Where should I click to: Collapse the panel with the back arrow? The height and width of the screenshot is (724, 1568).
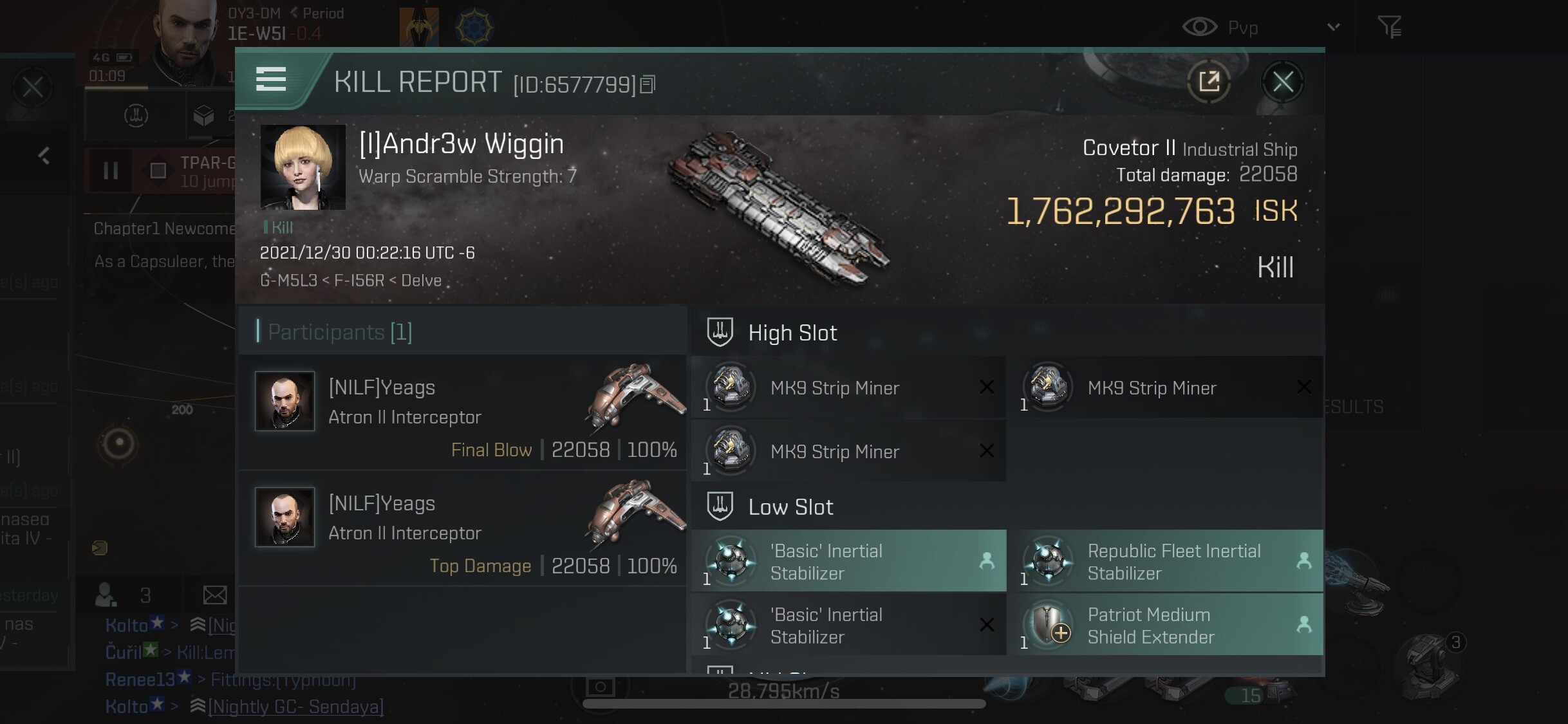[44, 155]
